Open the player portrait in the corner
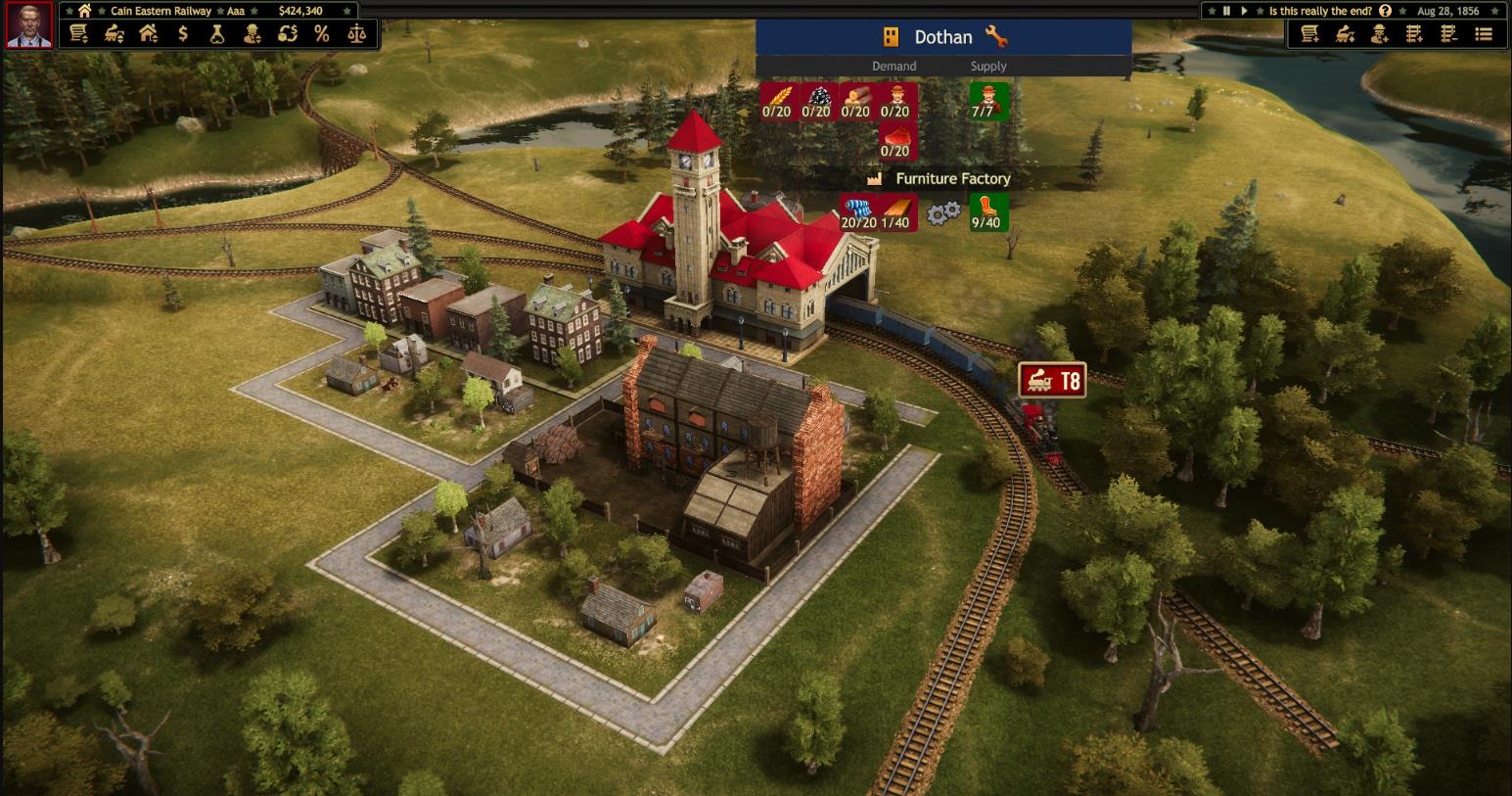 [x=28, y=25]
